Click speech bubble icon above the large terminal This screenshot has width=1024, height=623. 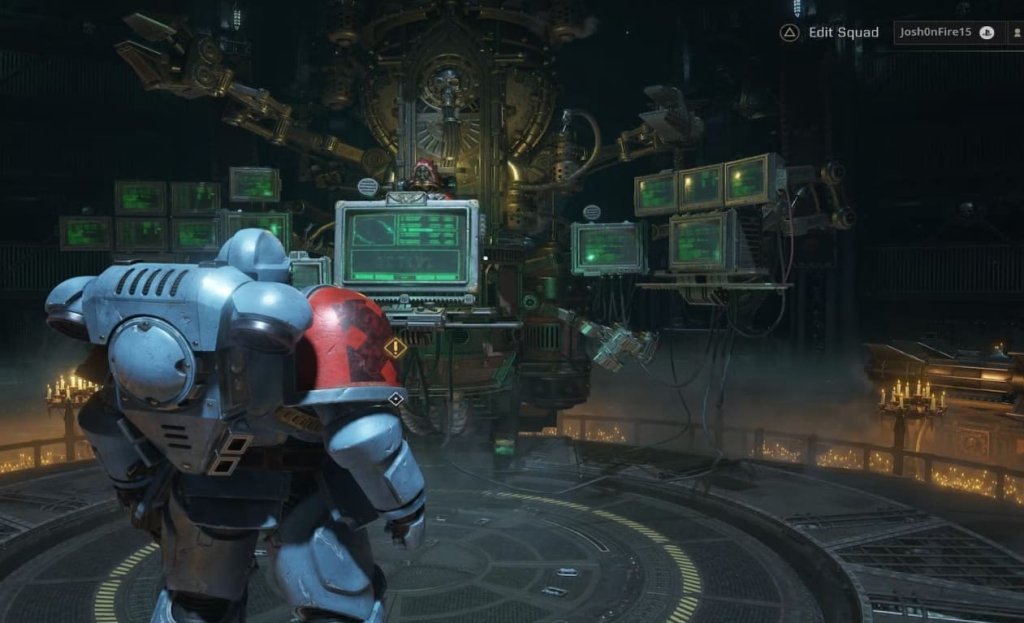(x=368, y=186)
